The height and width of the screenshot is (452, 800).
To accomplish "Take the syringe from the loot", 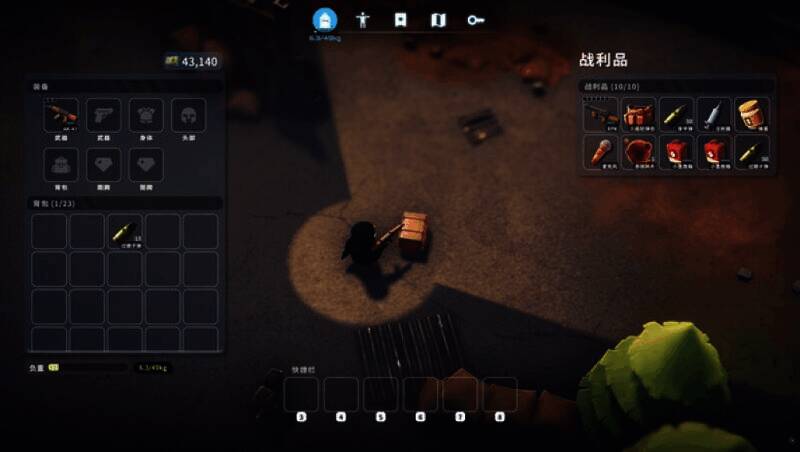I will pos(714,114).
